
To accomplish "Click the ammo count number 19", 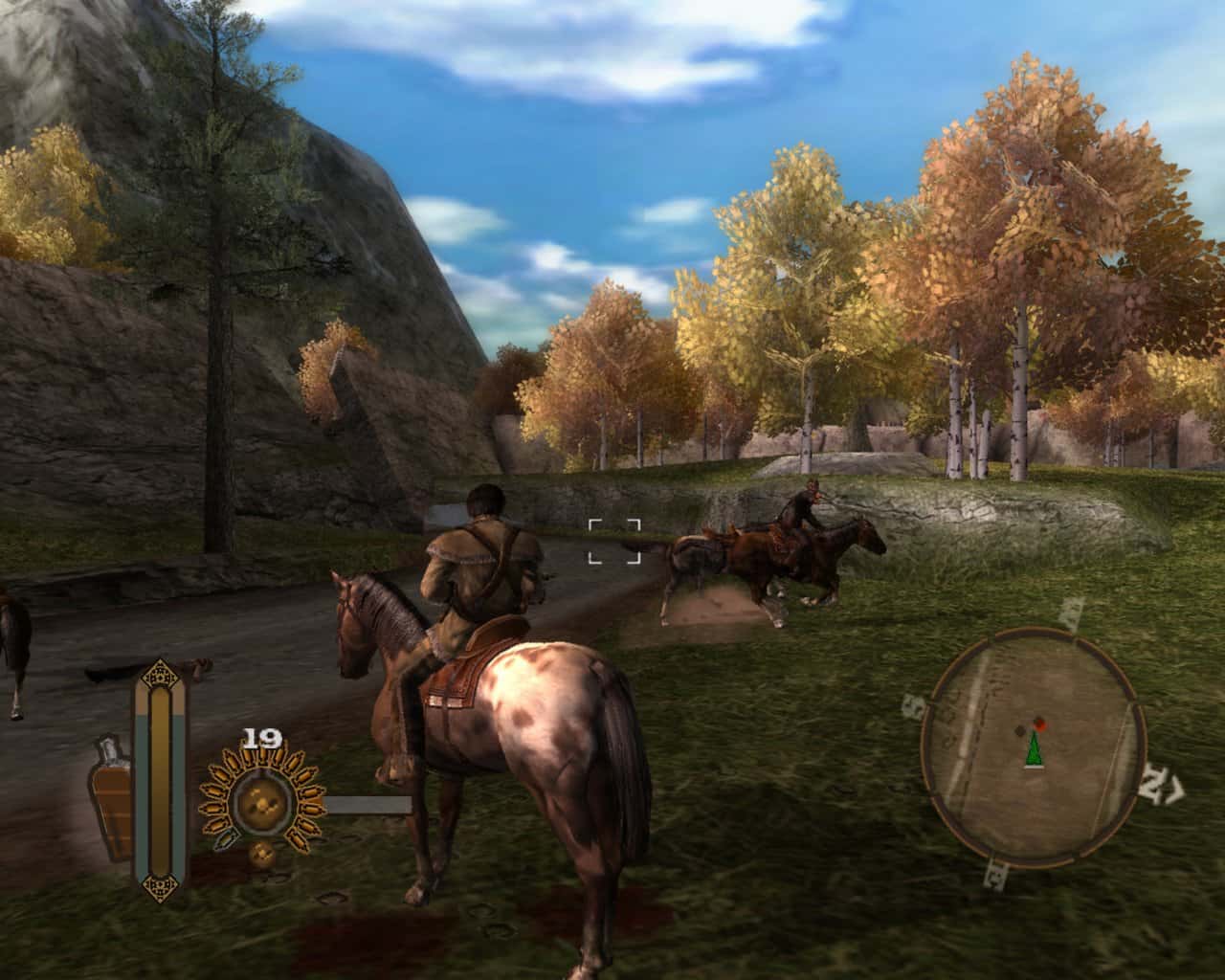I will pos(260,737).
